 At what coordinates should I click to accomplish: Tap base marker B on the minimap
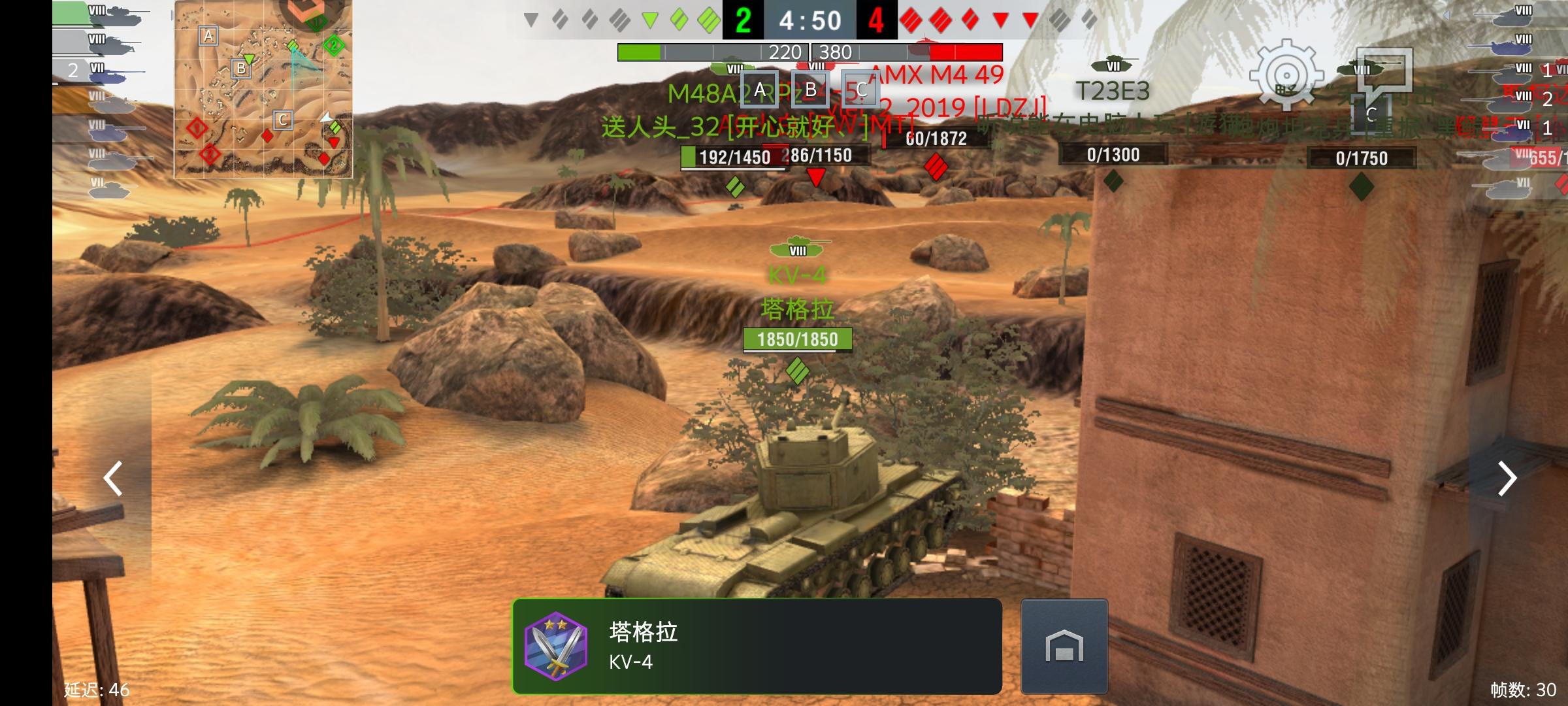pos(240,67)
